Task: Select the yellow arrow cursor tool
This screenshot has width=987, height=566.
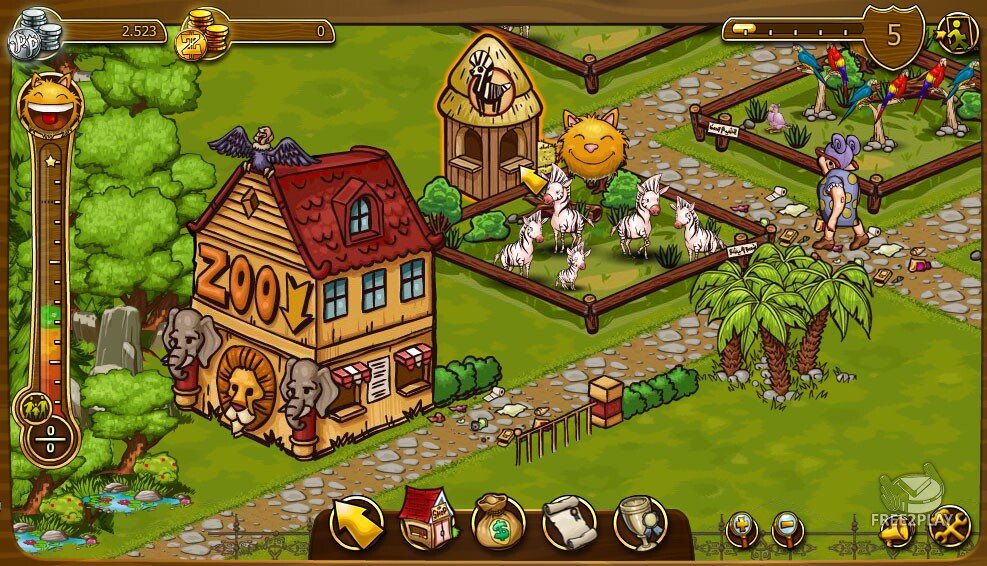Action: tap(357, 522)
